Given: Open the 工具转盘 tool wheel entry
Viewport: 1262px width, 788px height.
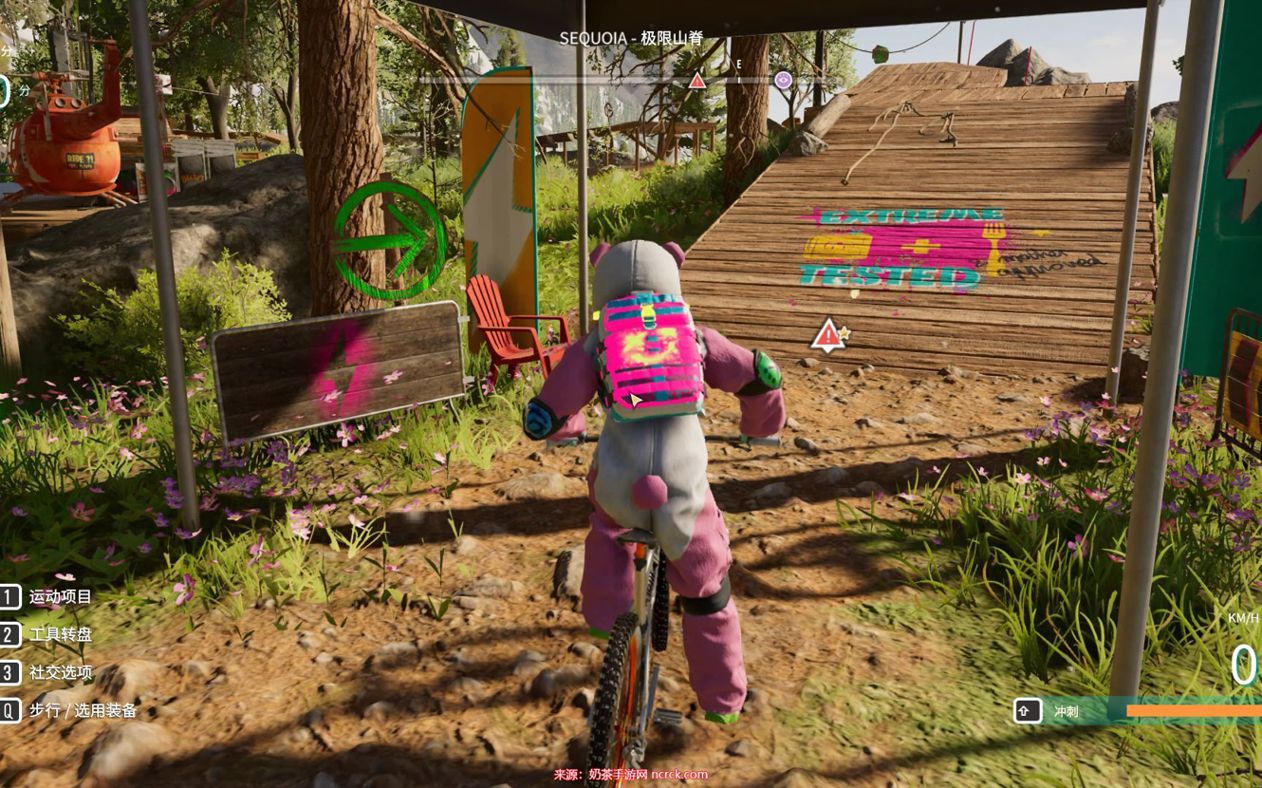Looking at the screenshot, I should click(60, 635).
